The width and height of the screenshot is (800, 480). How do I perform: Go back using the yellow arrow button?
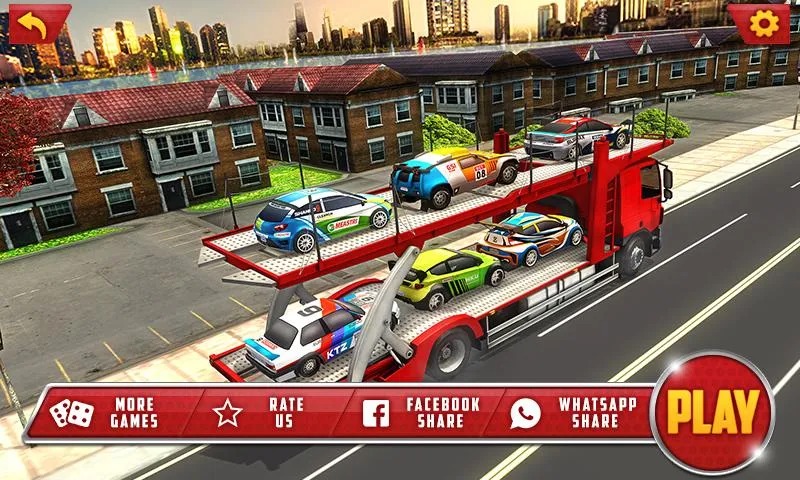(x=37, y=24)
